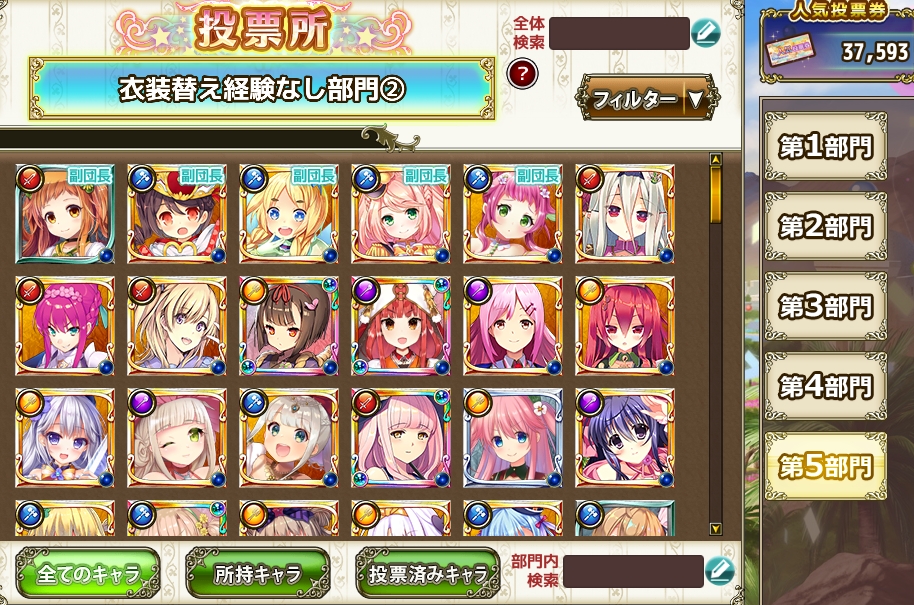Select the 第5部門 tab
Image resolution: width=914 pixels, height=605 pixels.
[x=825, y=466]
